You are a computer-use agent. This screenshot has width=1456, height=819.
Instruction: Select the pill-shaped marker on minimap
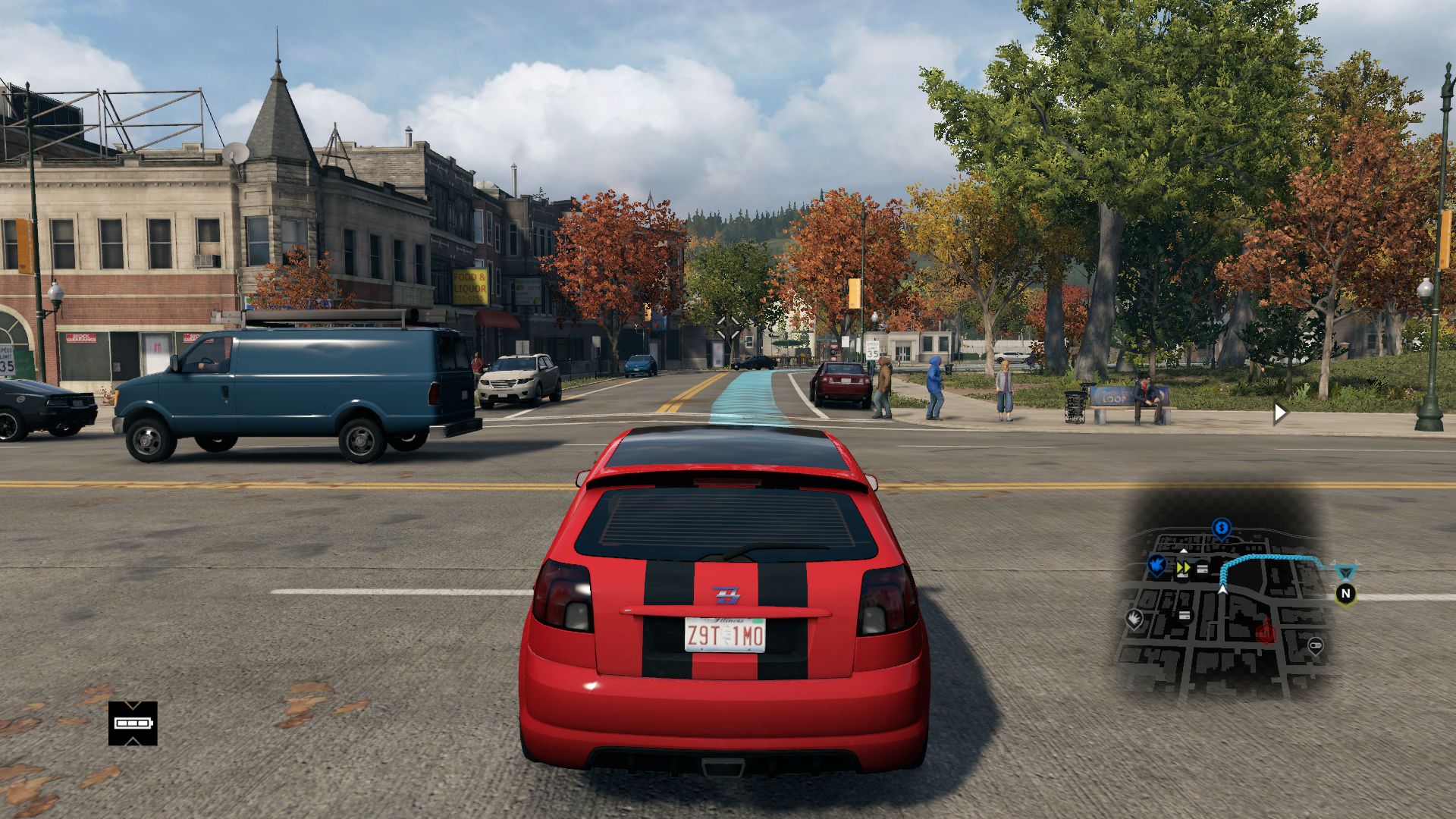(1316, 646)
